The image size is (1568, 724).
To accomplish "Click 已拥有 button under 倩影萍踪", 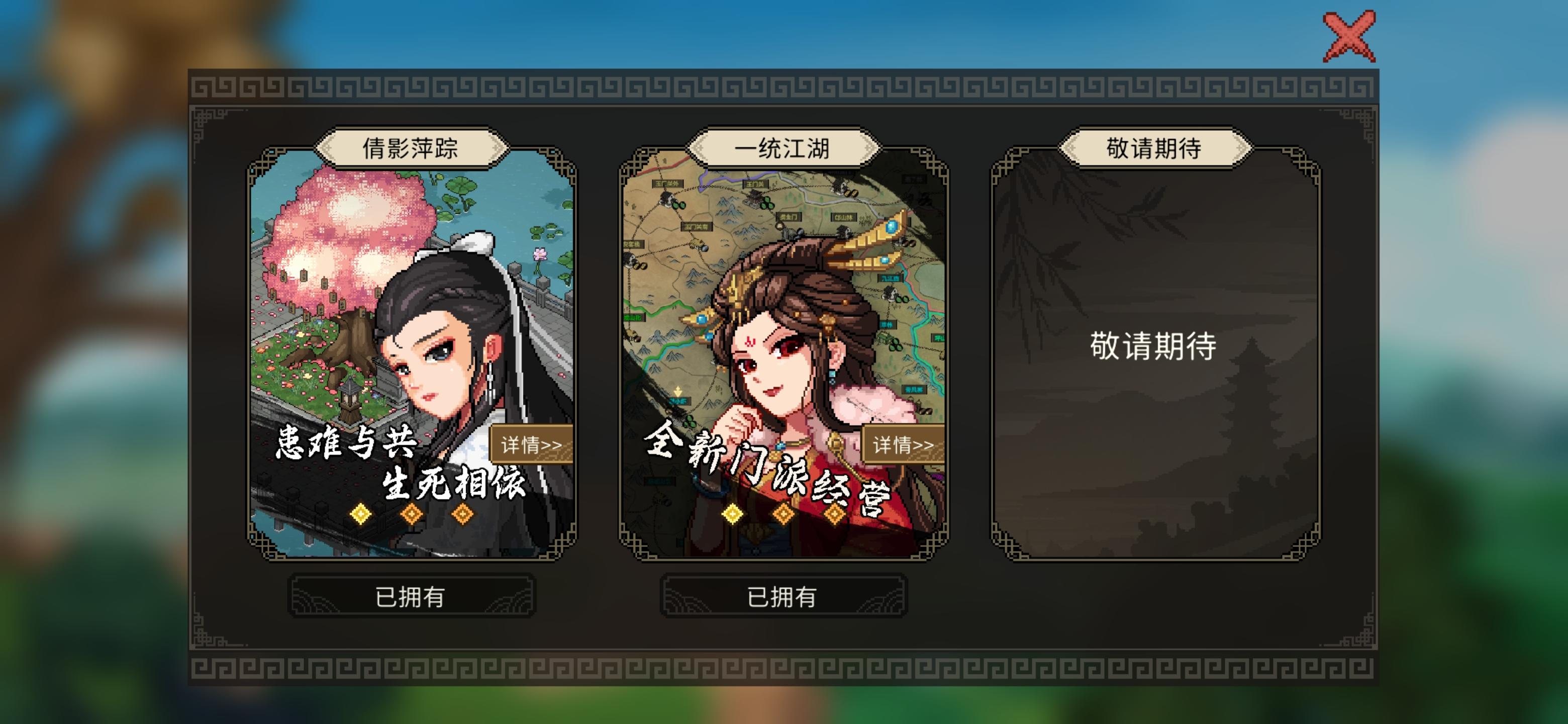I will tap(412, 597).
